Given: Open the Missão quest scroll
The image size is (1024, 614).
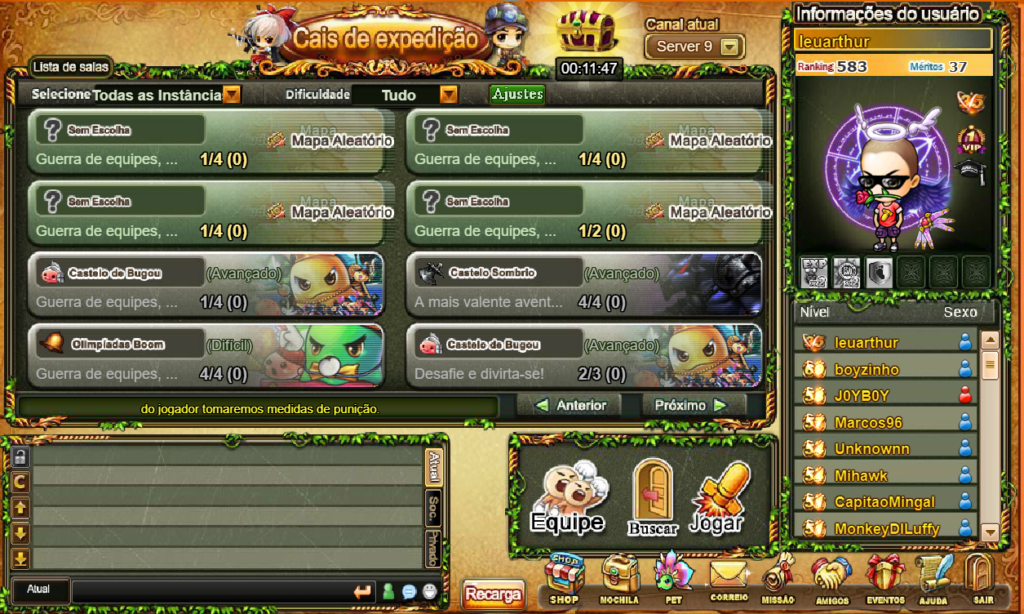Looking at the screenshot, I should 779,578.
